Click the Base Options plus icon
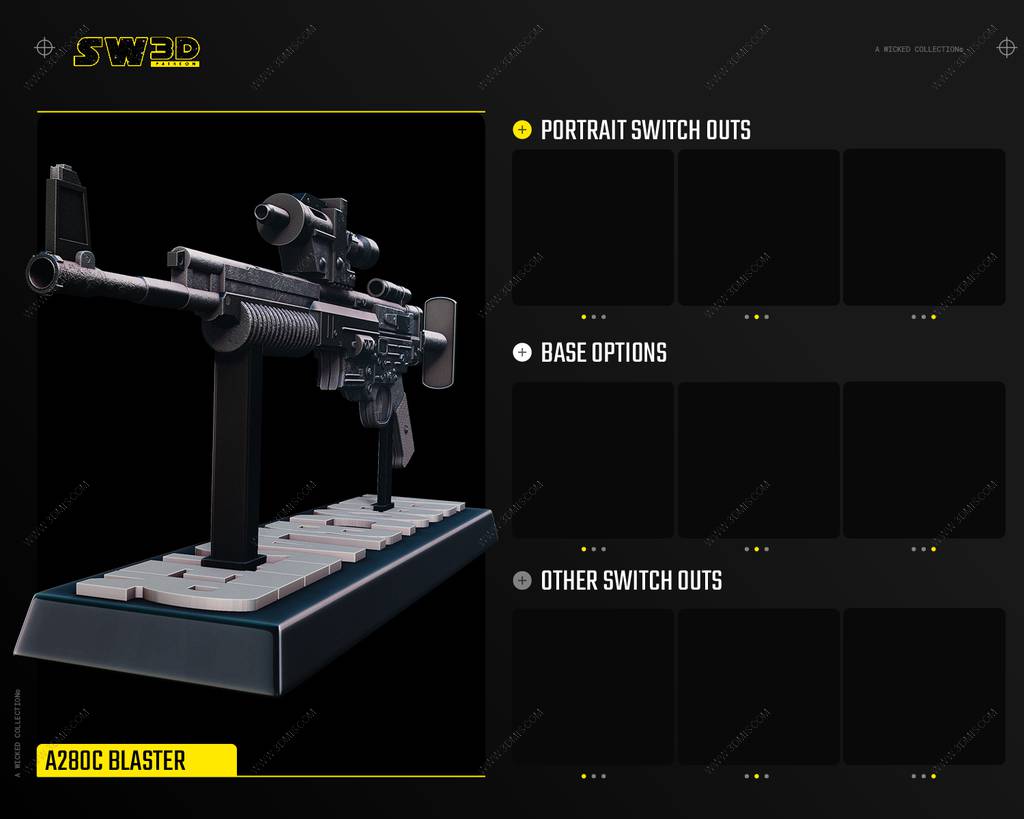 [x=522, y=352]
